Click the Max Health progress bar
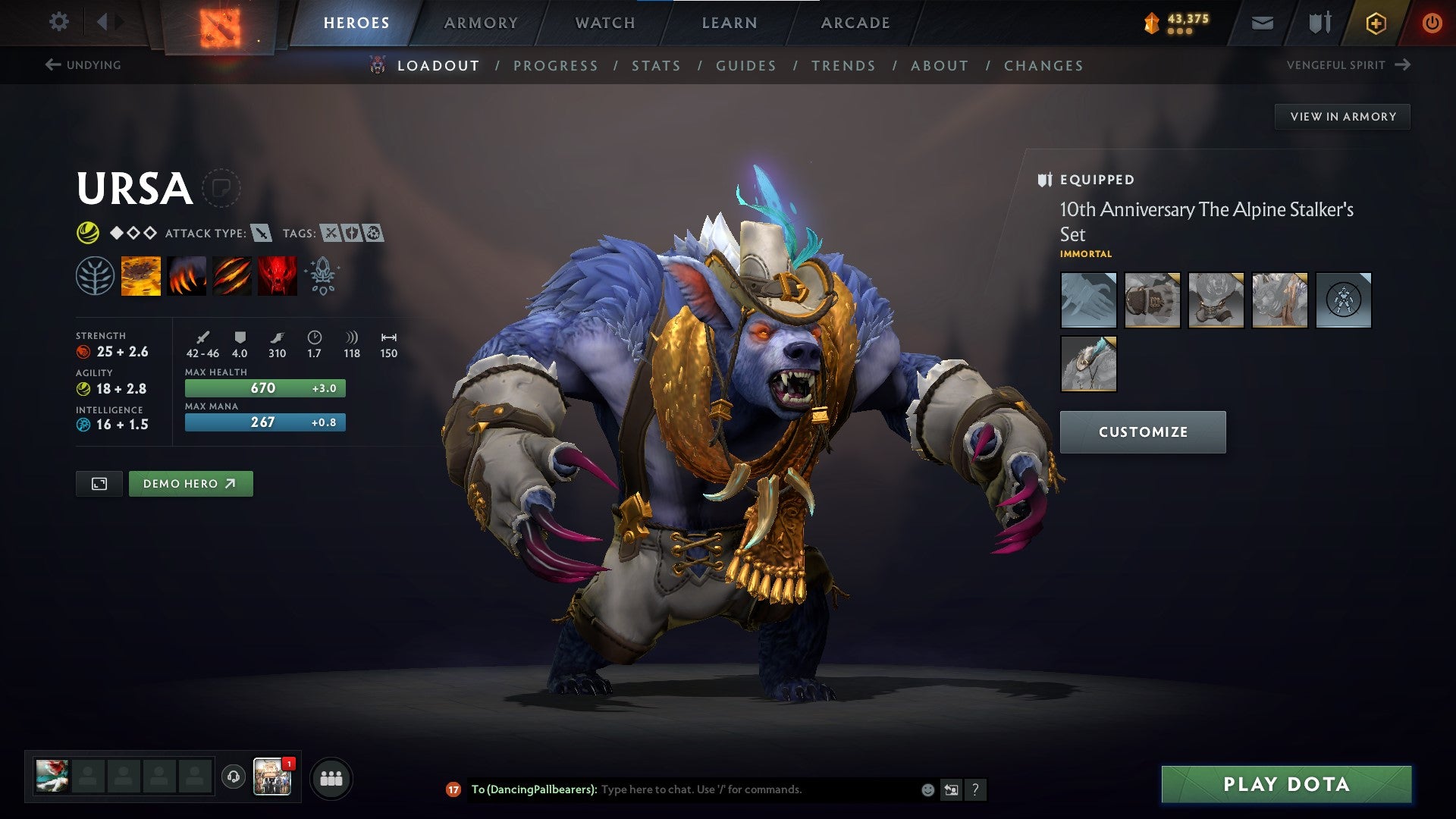The width and height of the screenshot is (1456, 819). tap(265, 388)
